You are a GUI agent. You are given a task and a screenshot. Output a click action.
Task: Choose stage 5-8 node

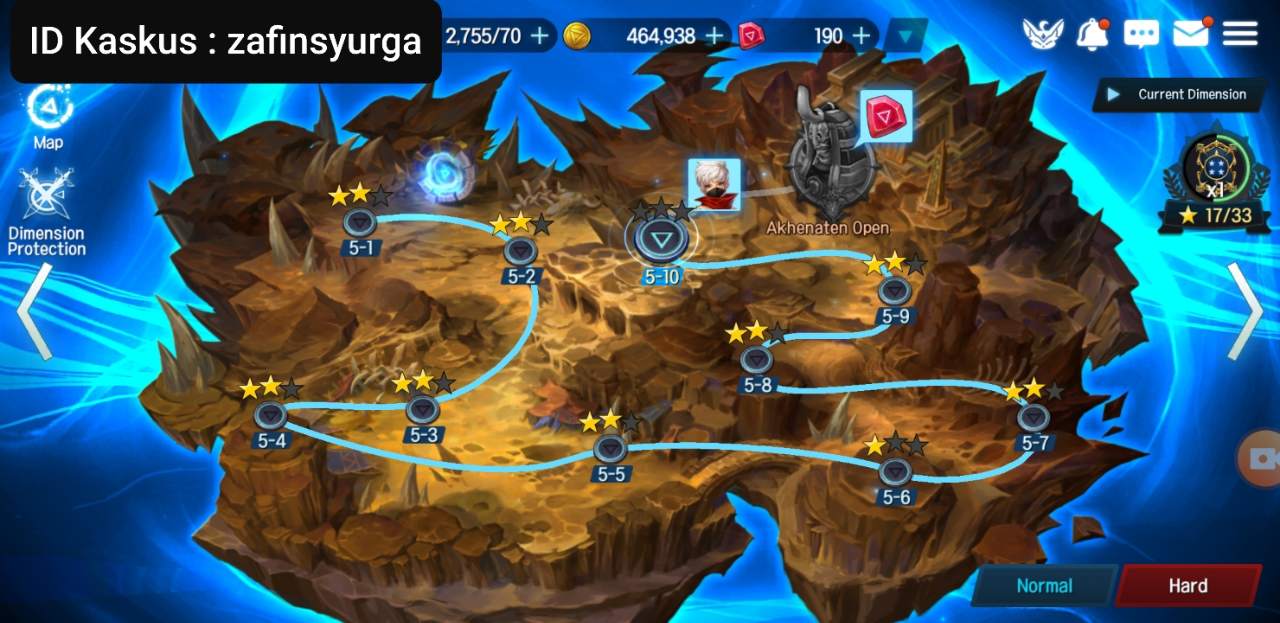tap(757, 359)
